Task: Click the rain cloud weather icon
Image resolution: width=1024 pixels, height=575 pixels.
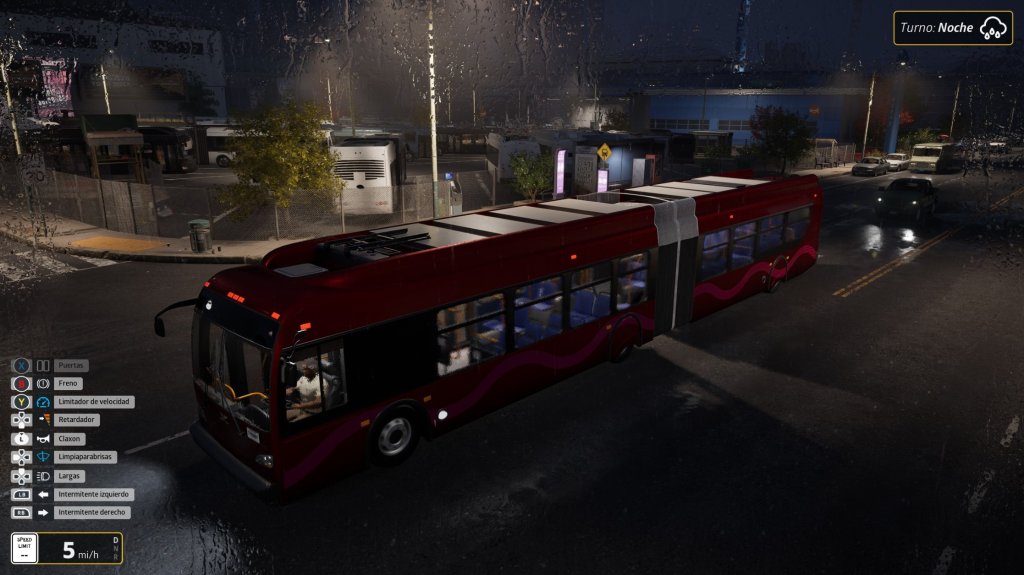Action: (993, 28)
